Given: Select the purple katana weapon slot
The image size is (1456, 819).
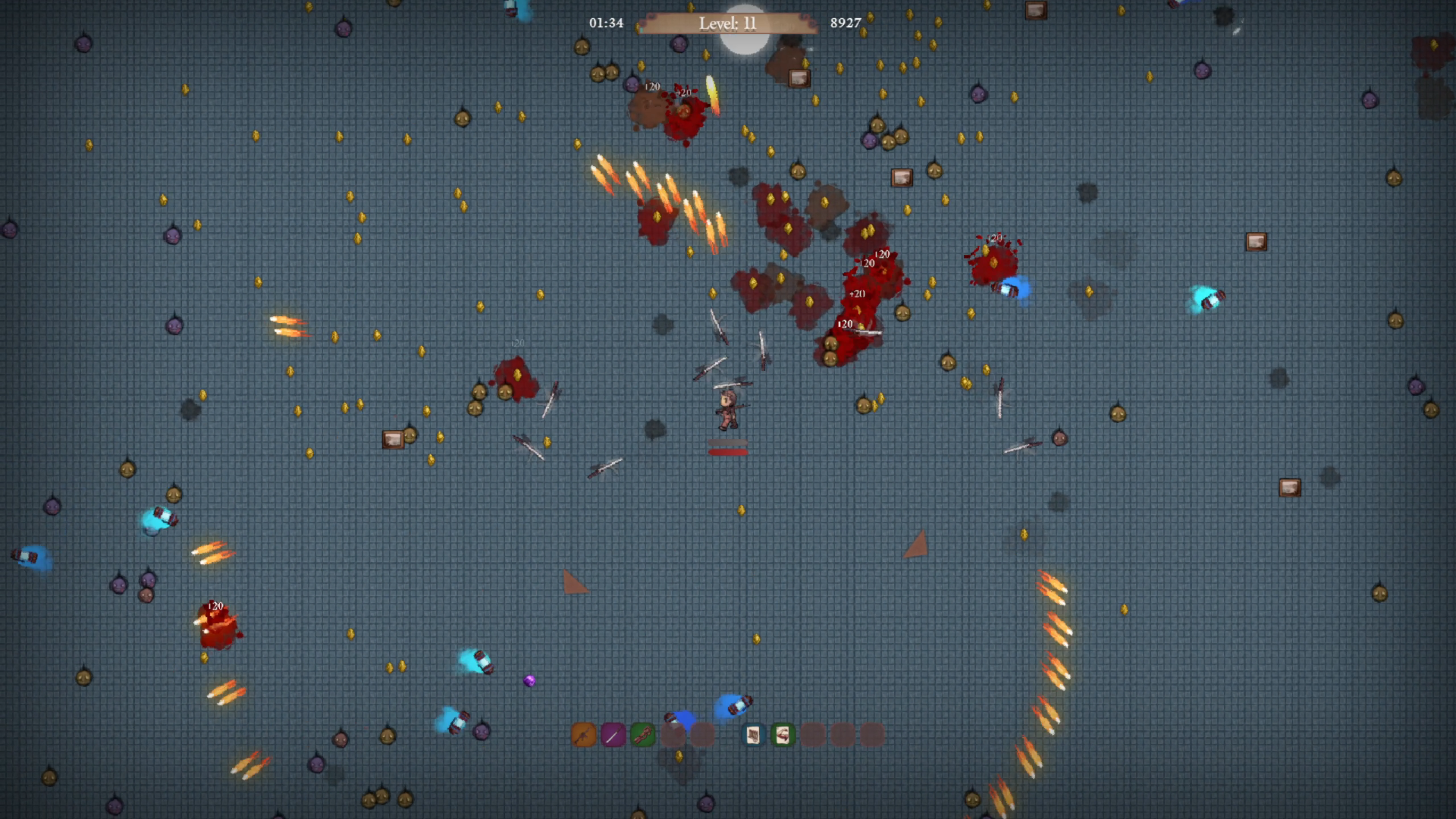Looking at the screenshot, I should pyautogui.click(x=613, y=735).
